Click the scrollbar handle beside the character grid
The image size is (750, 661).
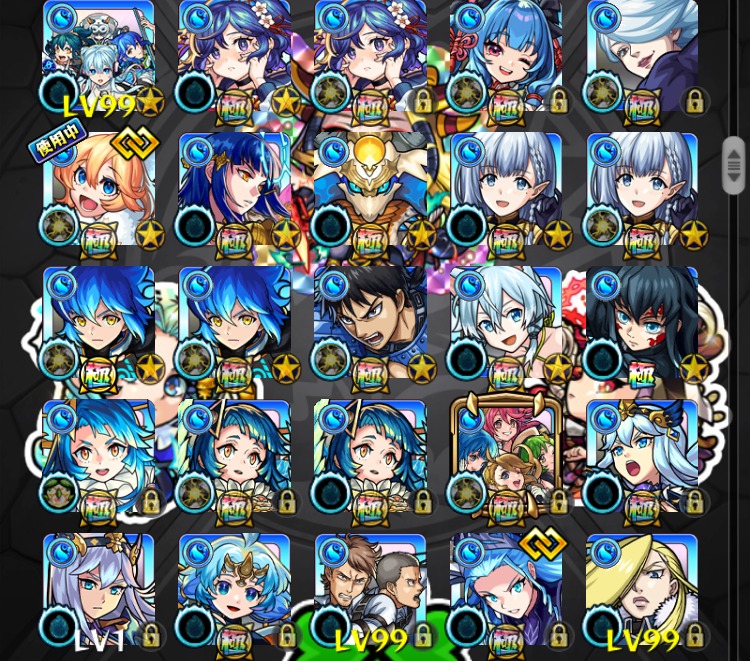[734, 165]
